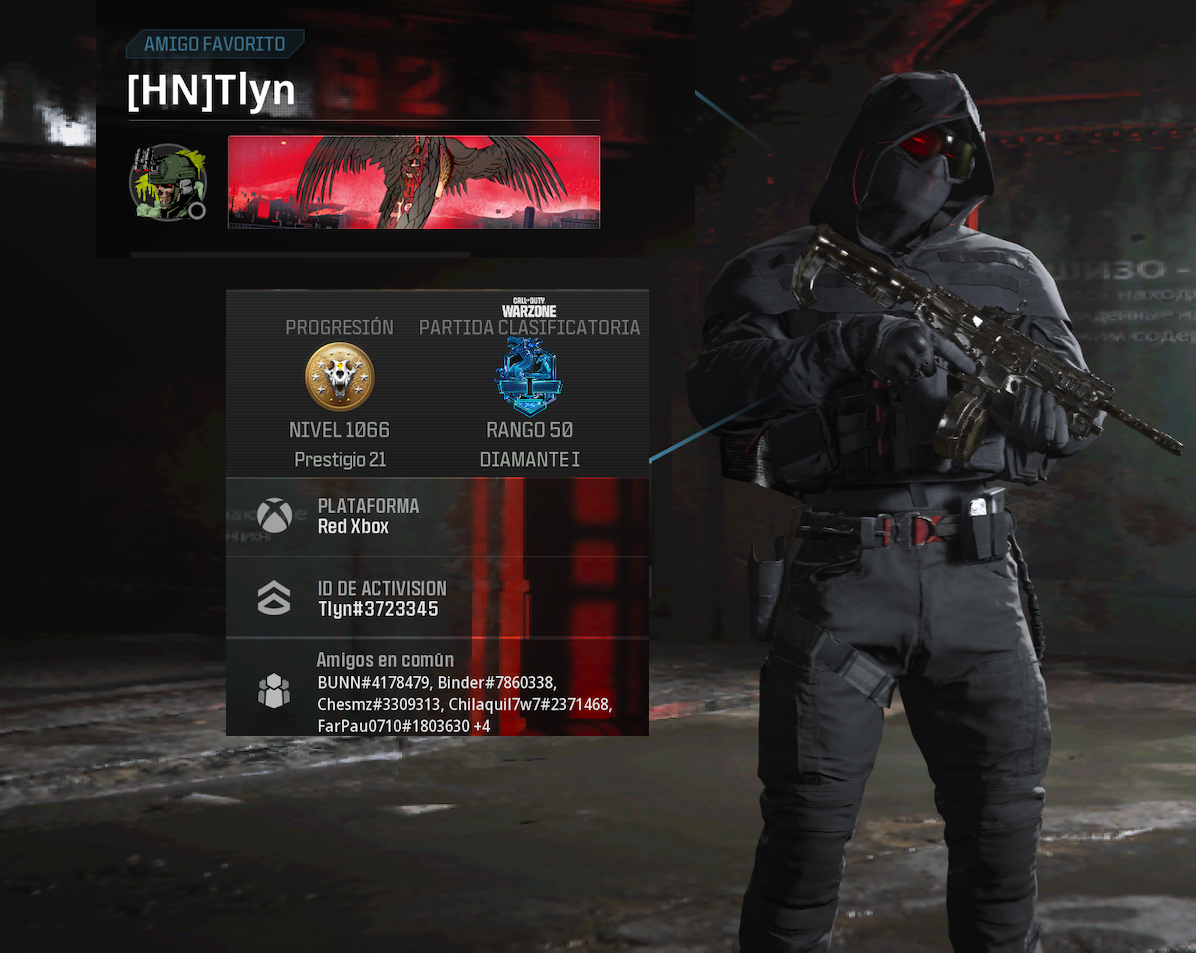The width and height of the screenshot is (1196, 953).
Task: Show the Amigos en común list
Action: tap(437, 690)
